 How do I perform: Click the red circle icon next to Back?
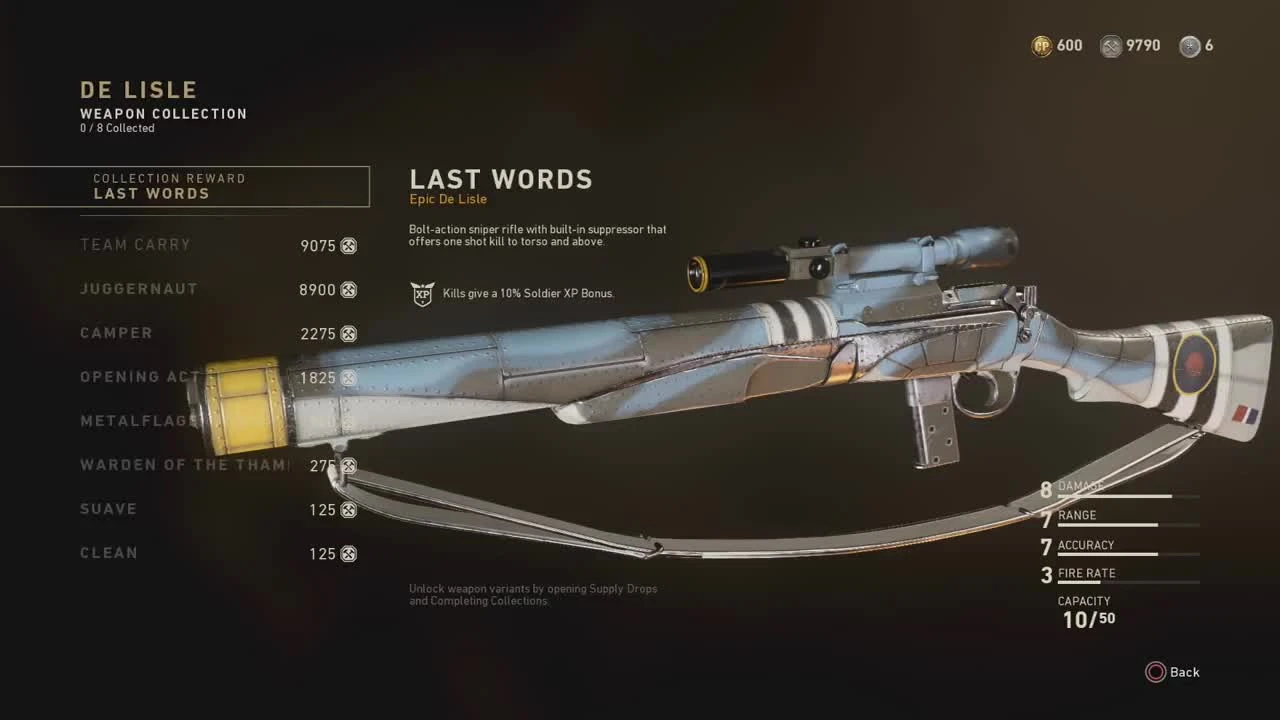coord(1157,672)
